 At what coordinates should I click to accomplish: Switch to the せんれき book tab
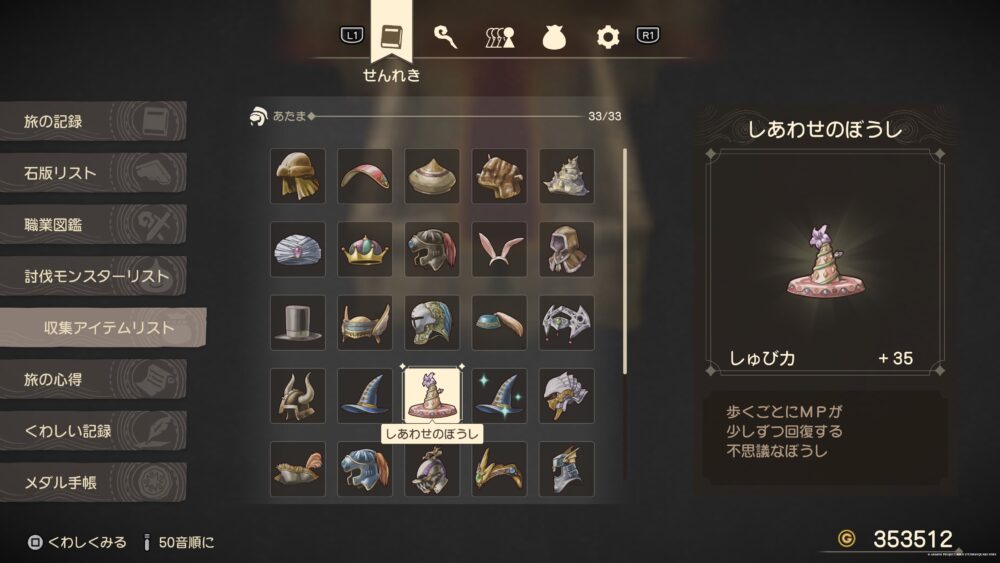click(x=391, y=38)
